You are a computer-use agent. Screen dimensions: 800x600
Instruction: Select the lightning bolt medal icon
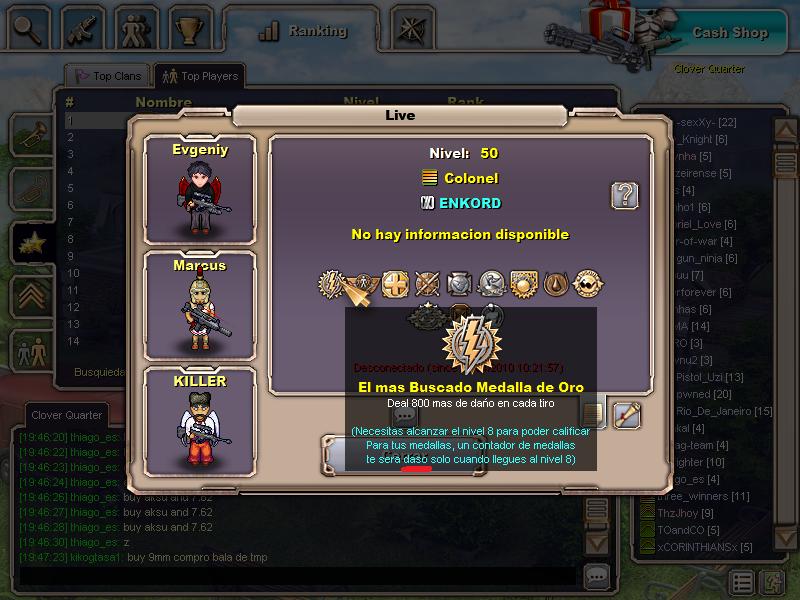[x=333, y=285]
